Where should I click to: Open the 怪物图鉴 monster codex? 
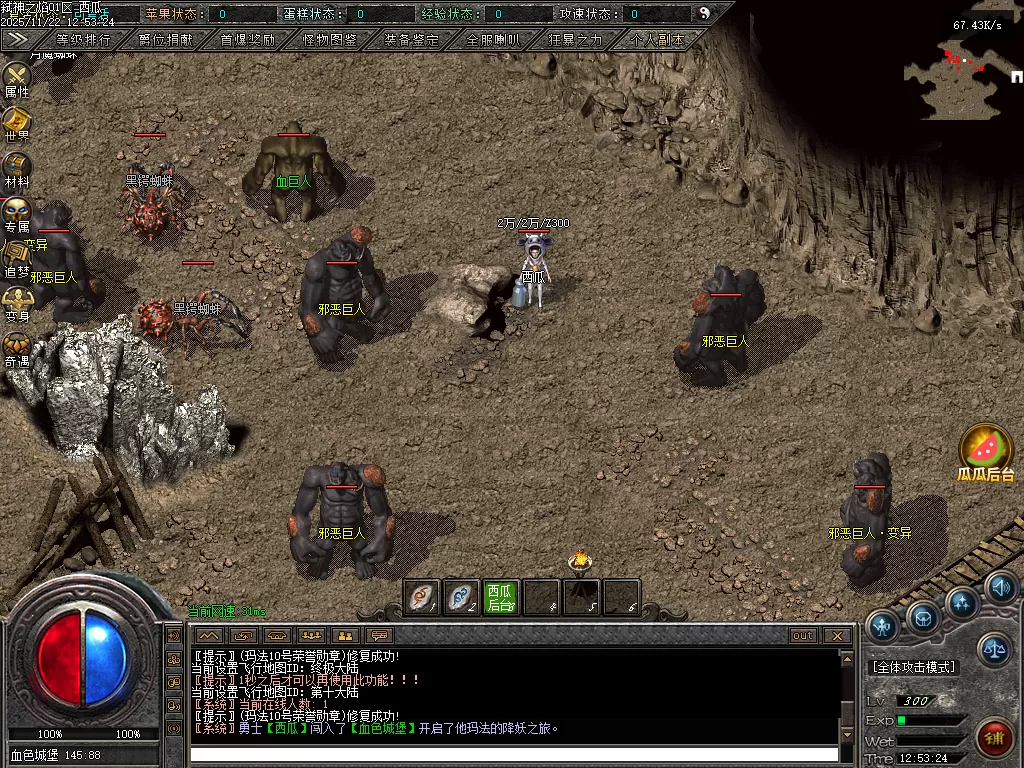[x=329, y=40]
